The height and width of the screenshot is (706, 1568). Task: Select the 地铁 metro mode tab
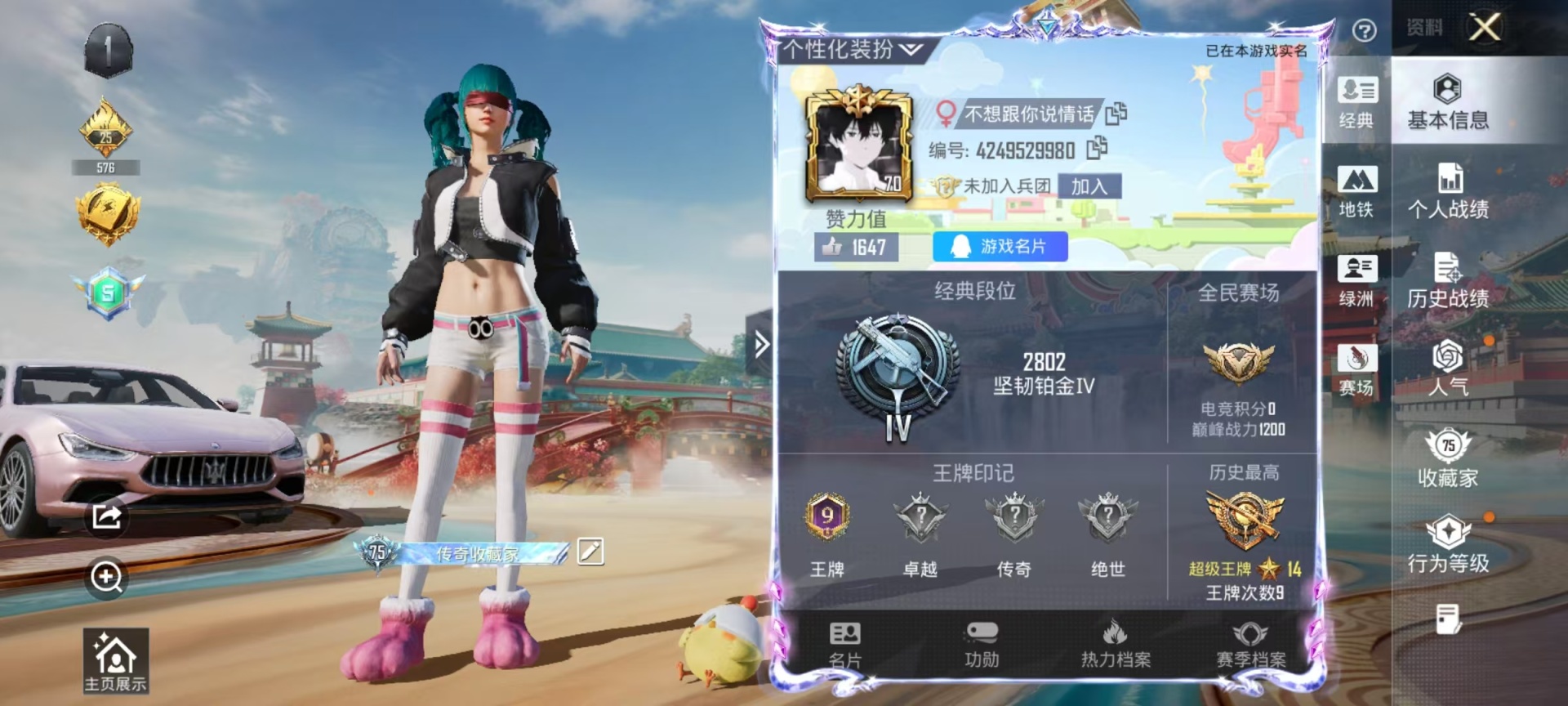pyautogui.click(x=1356, y=191)
